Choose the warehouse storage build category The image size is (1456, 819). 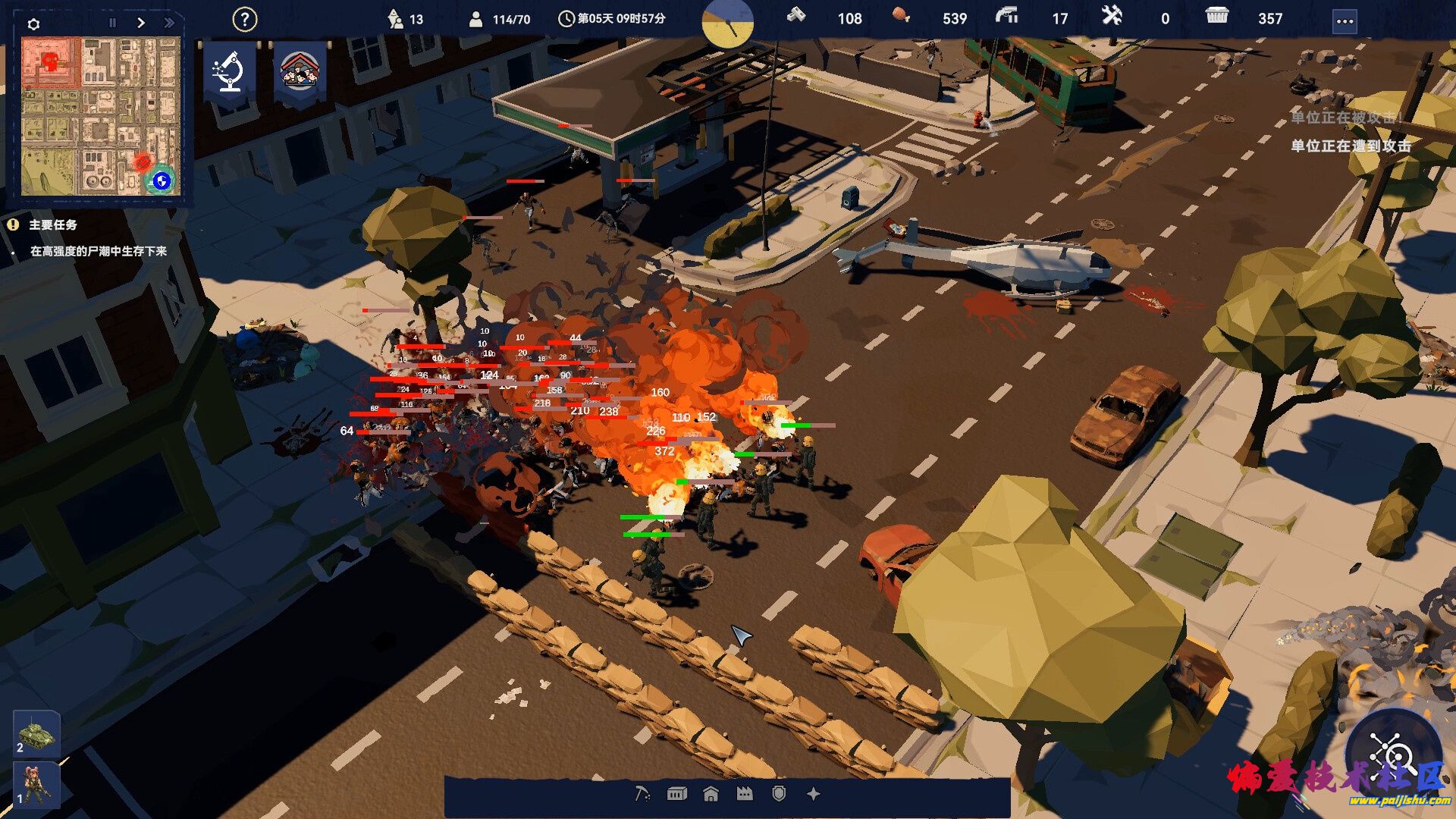(676, 794)
